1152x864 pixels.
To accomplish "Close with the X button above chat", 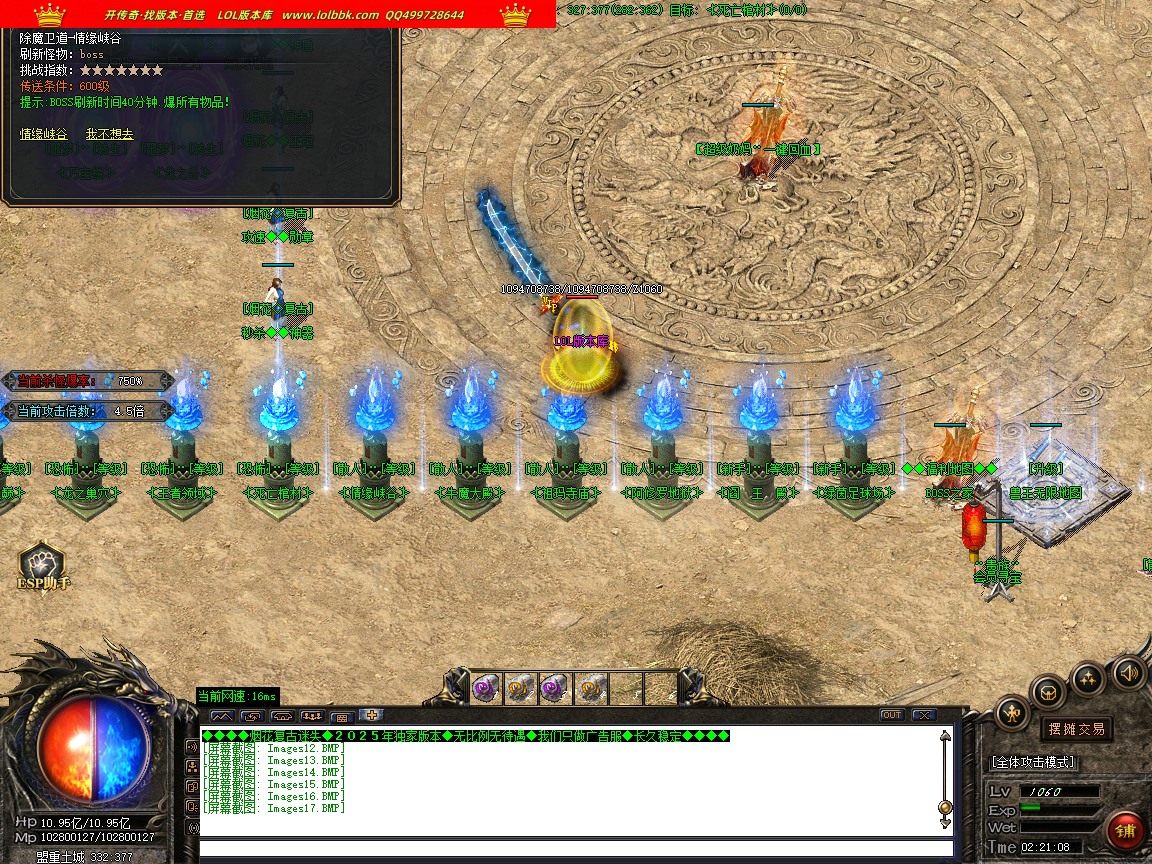I will 923,715.
